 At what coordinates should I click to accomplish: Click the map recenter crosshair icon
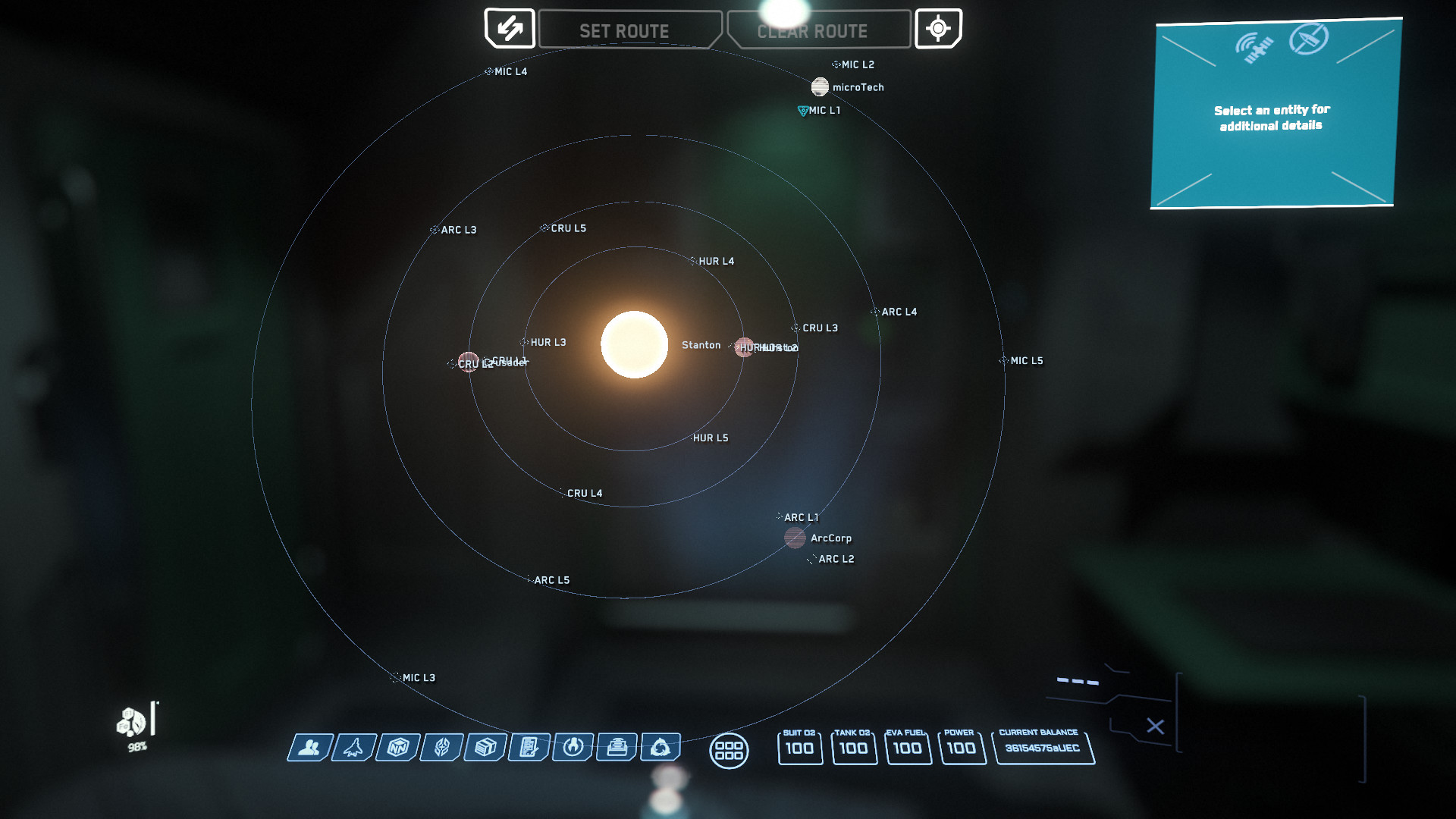point(939,29)
